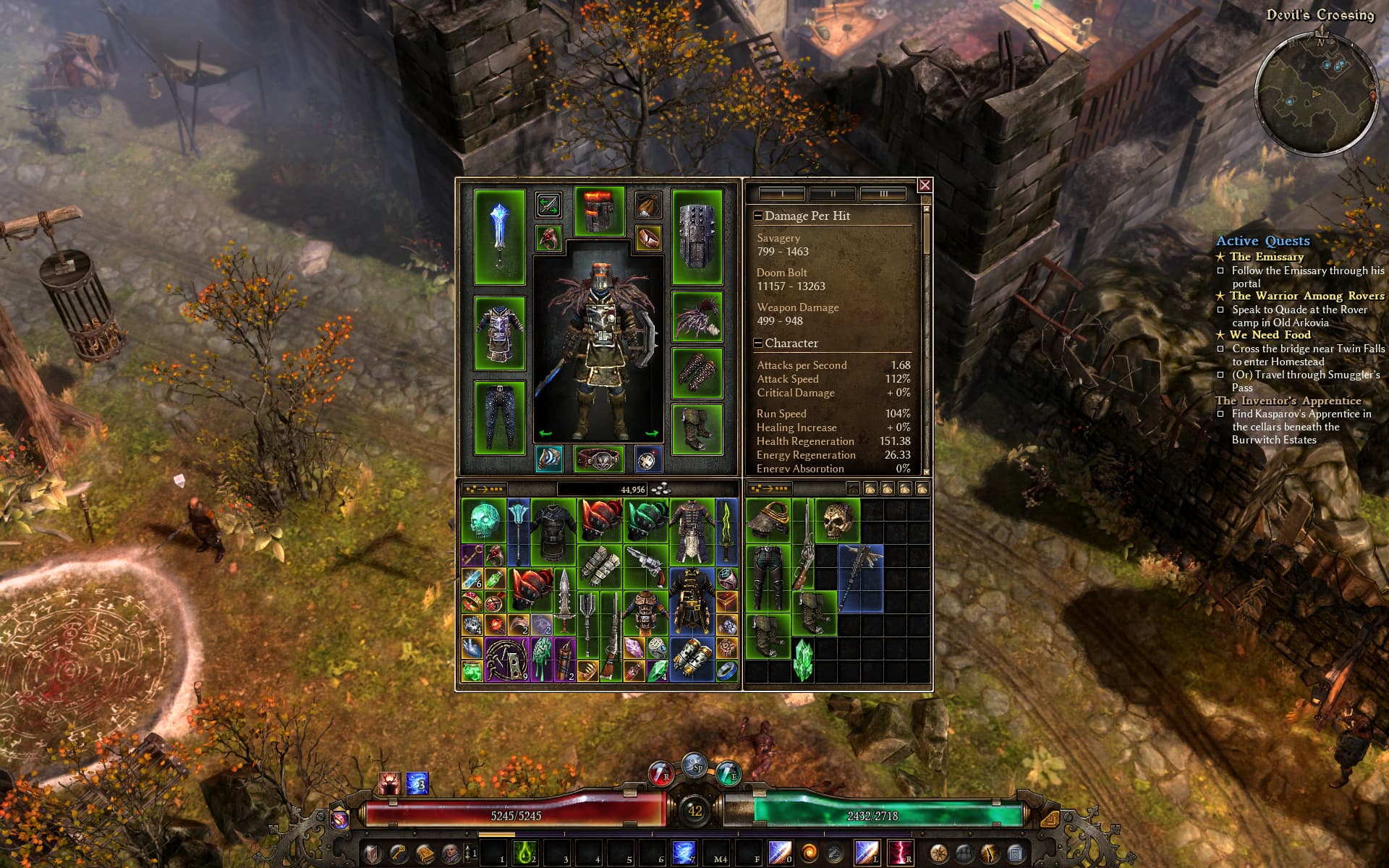Rotate character preview with right green arrow
The image size is (1389, 868).
pos(651,433)
